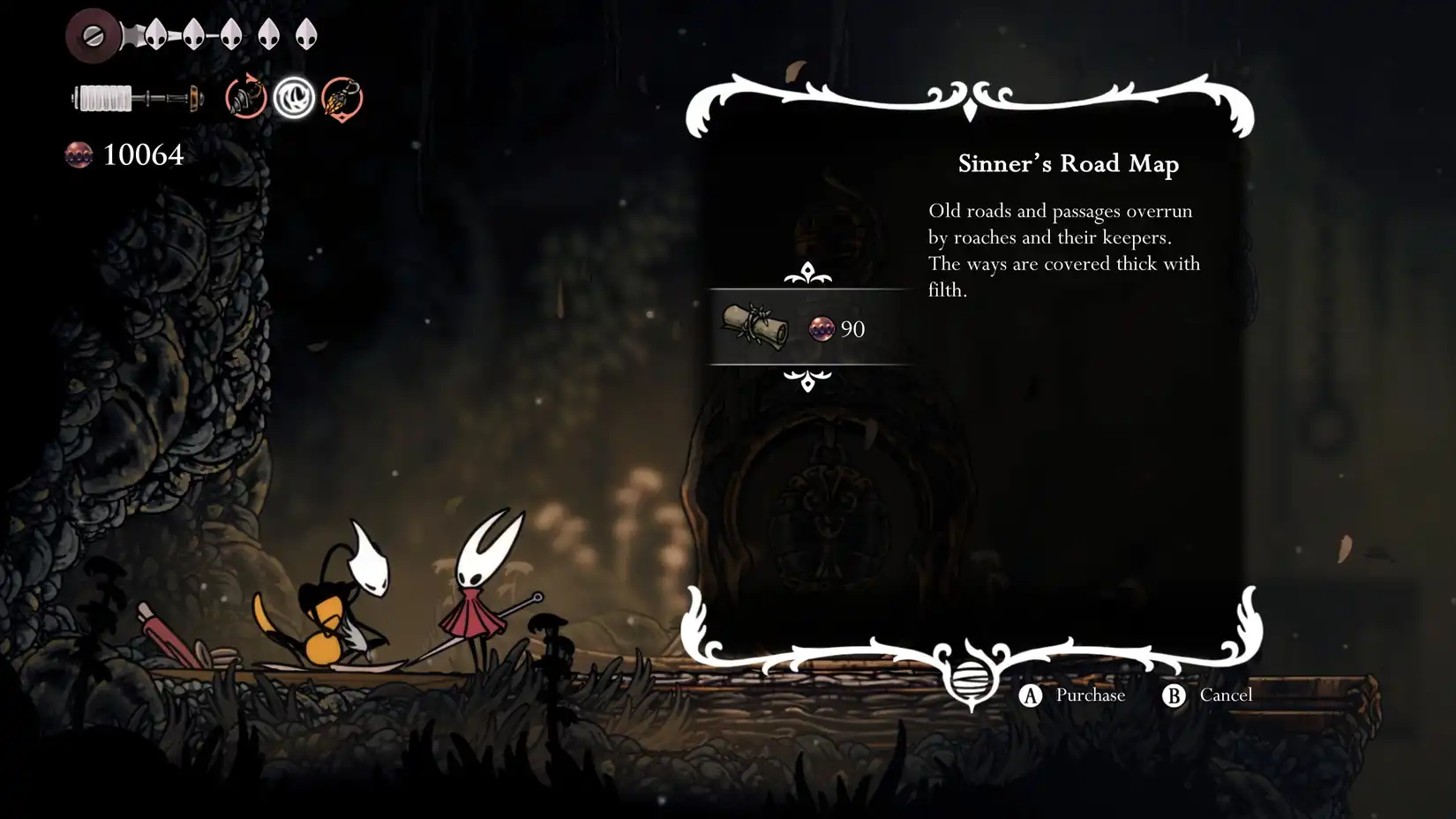
Task: Click the first health mask on the gauge
Action: pos(157,36)
